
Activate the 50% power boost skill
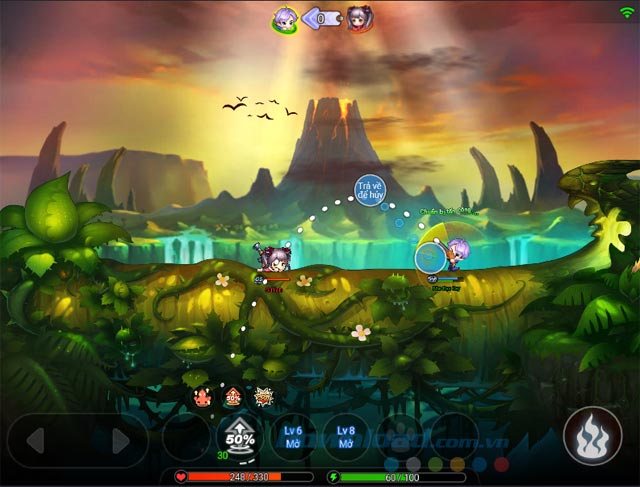tap(238, 437)
